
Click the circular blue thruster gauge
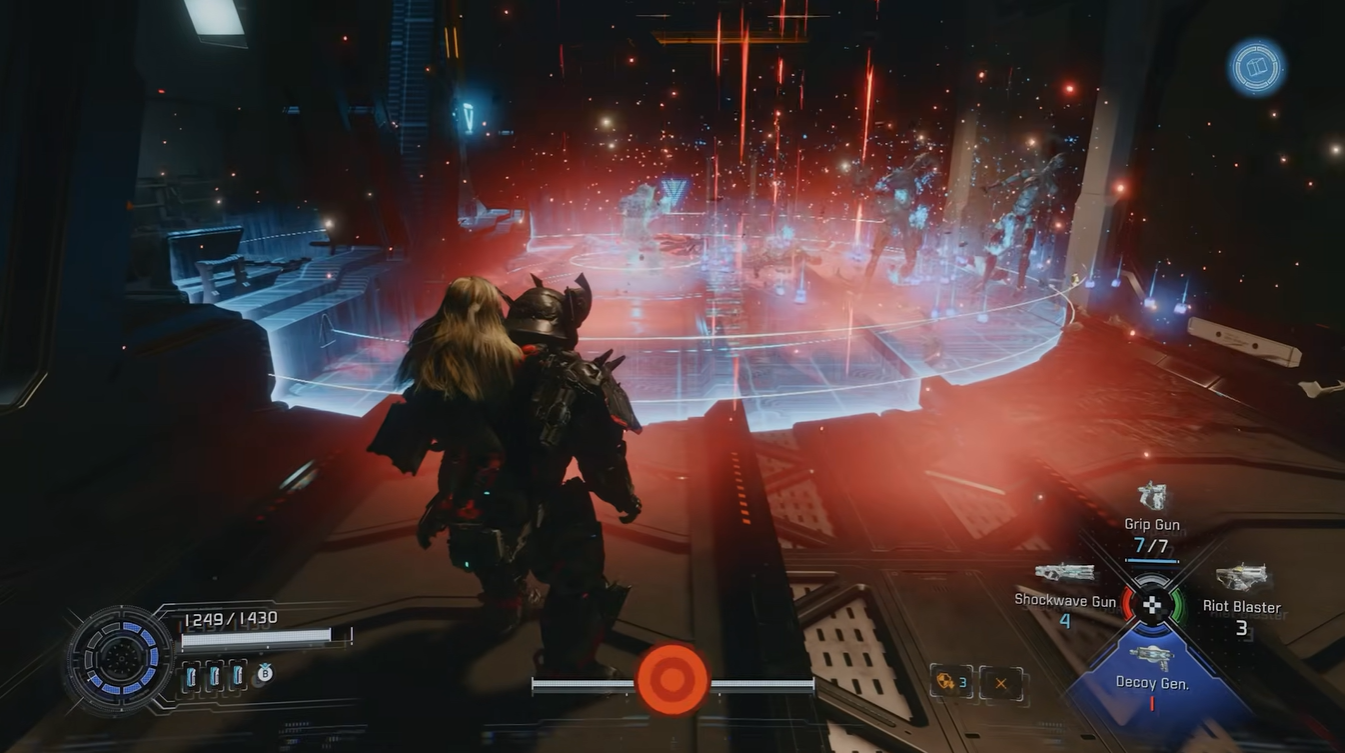point(121,658)
